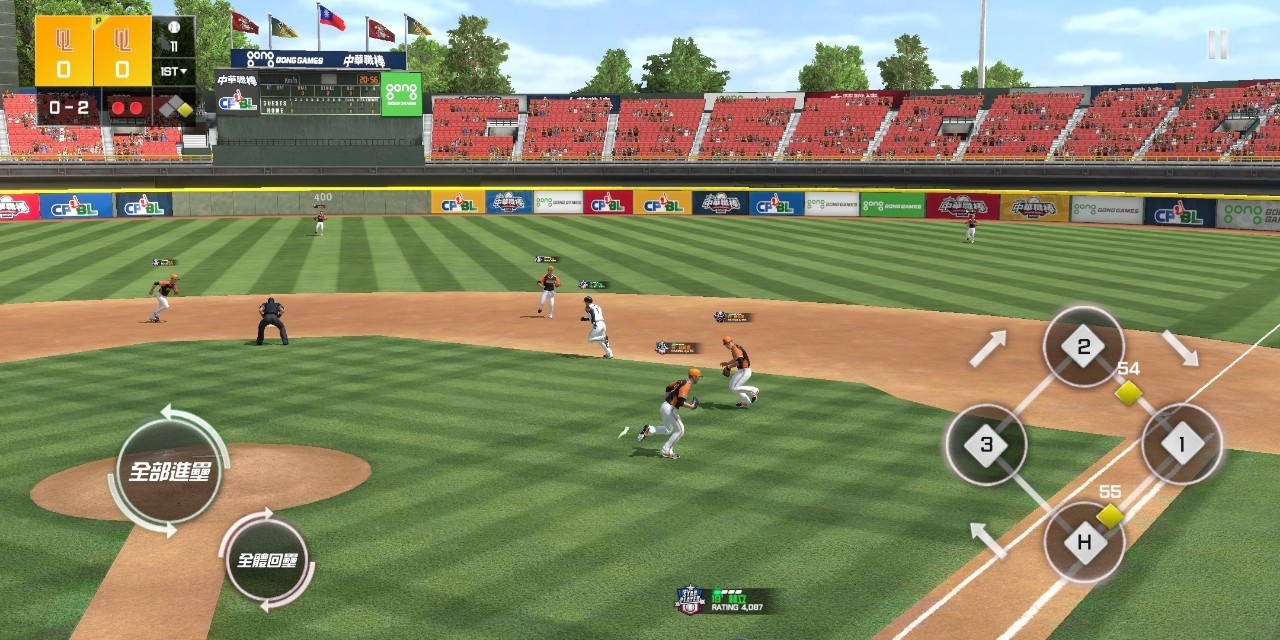Tap the 全體回壘 return all runners button

pos(266,559)
